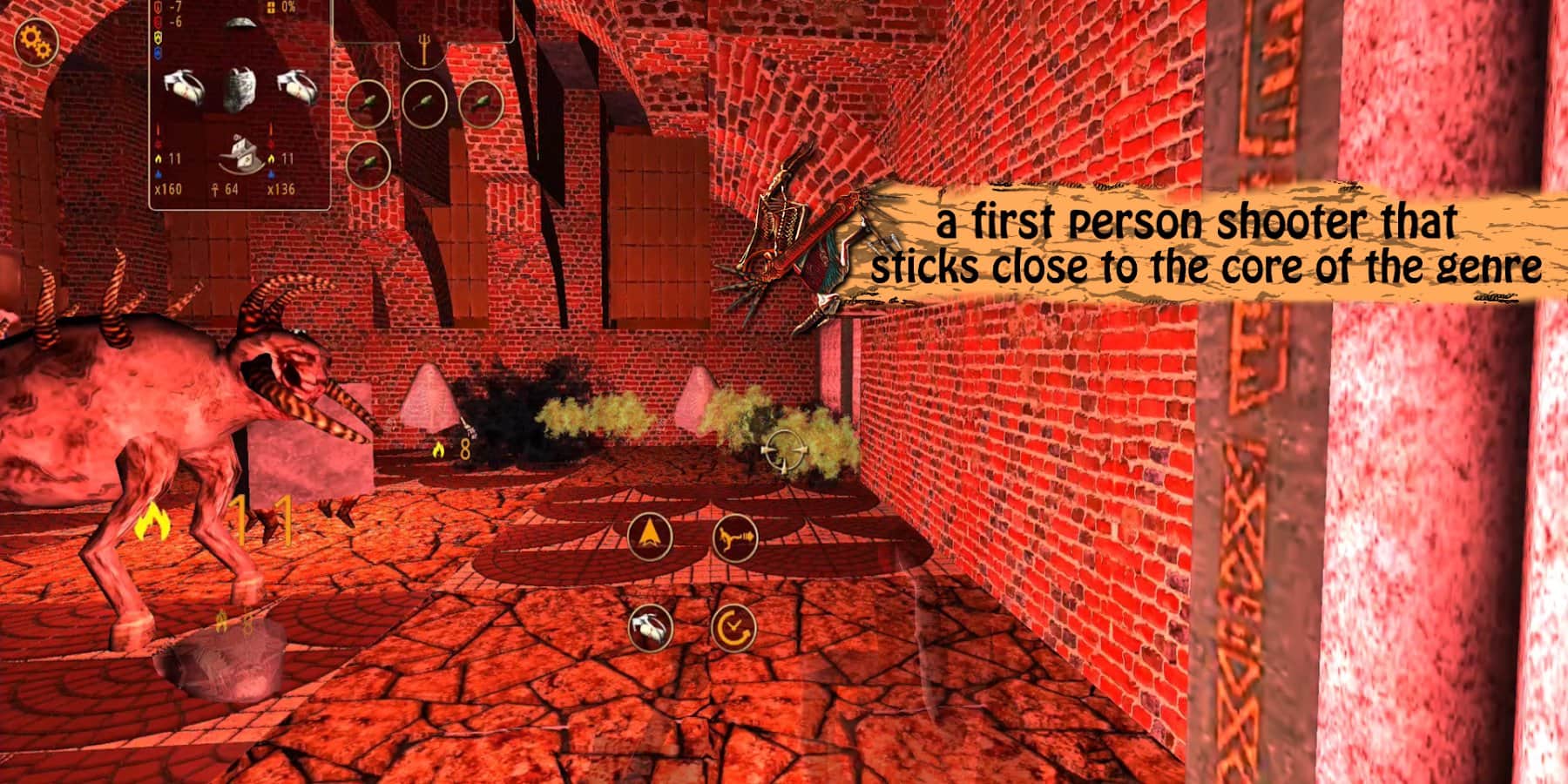Viewport: 1568px width, 784px height.
Task: Click the left hand-grenade inventory icon
Action: click(183, 87)
